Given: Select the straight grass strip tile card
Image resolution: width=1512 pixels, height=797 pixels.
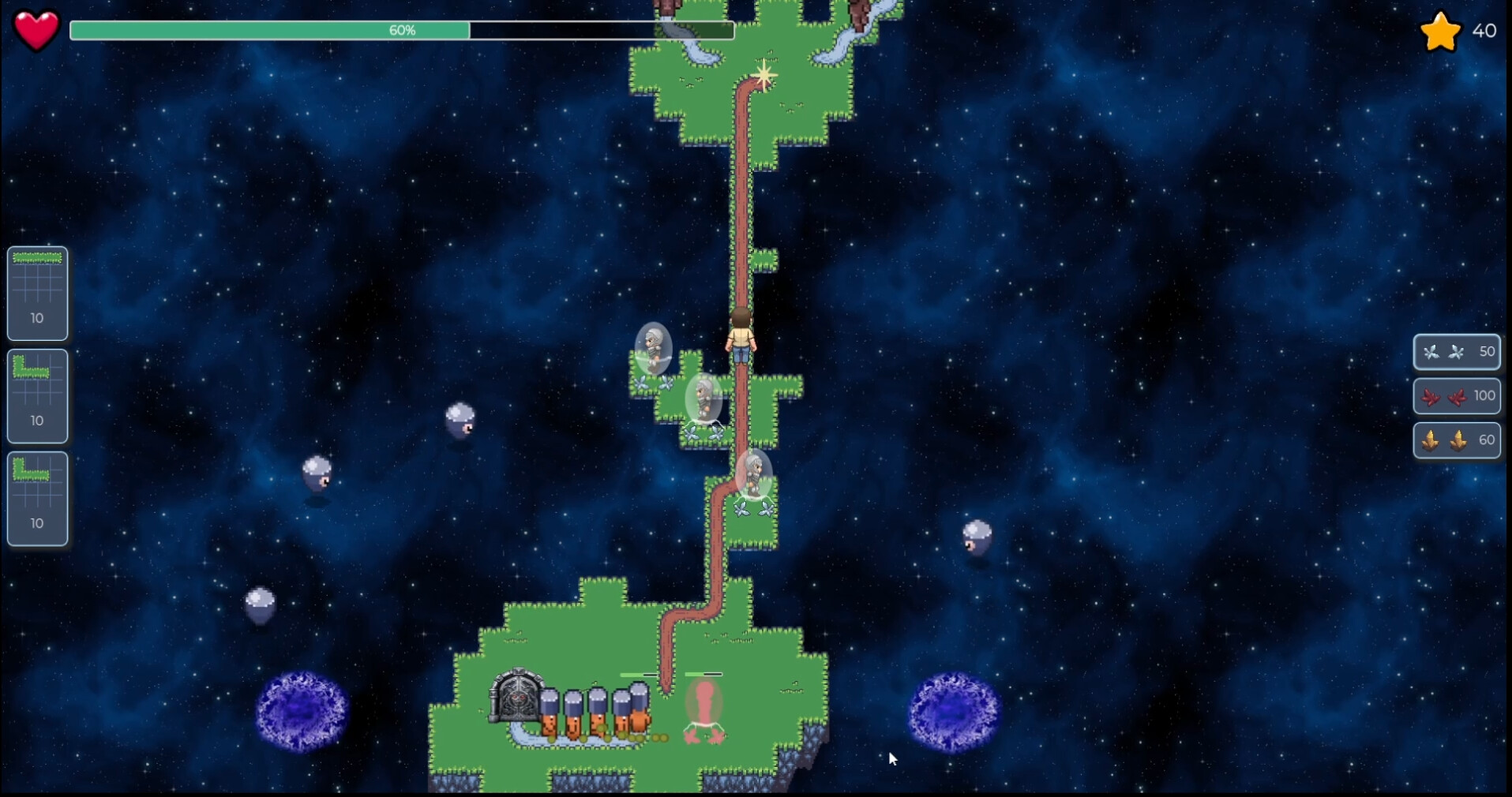Looking at the screenshot, I should 37,294.
